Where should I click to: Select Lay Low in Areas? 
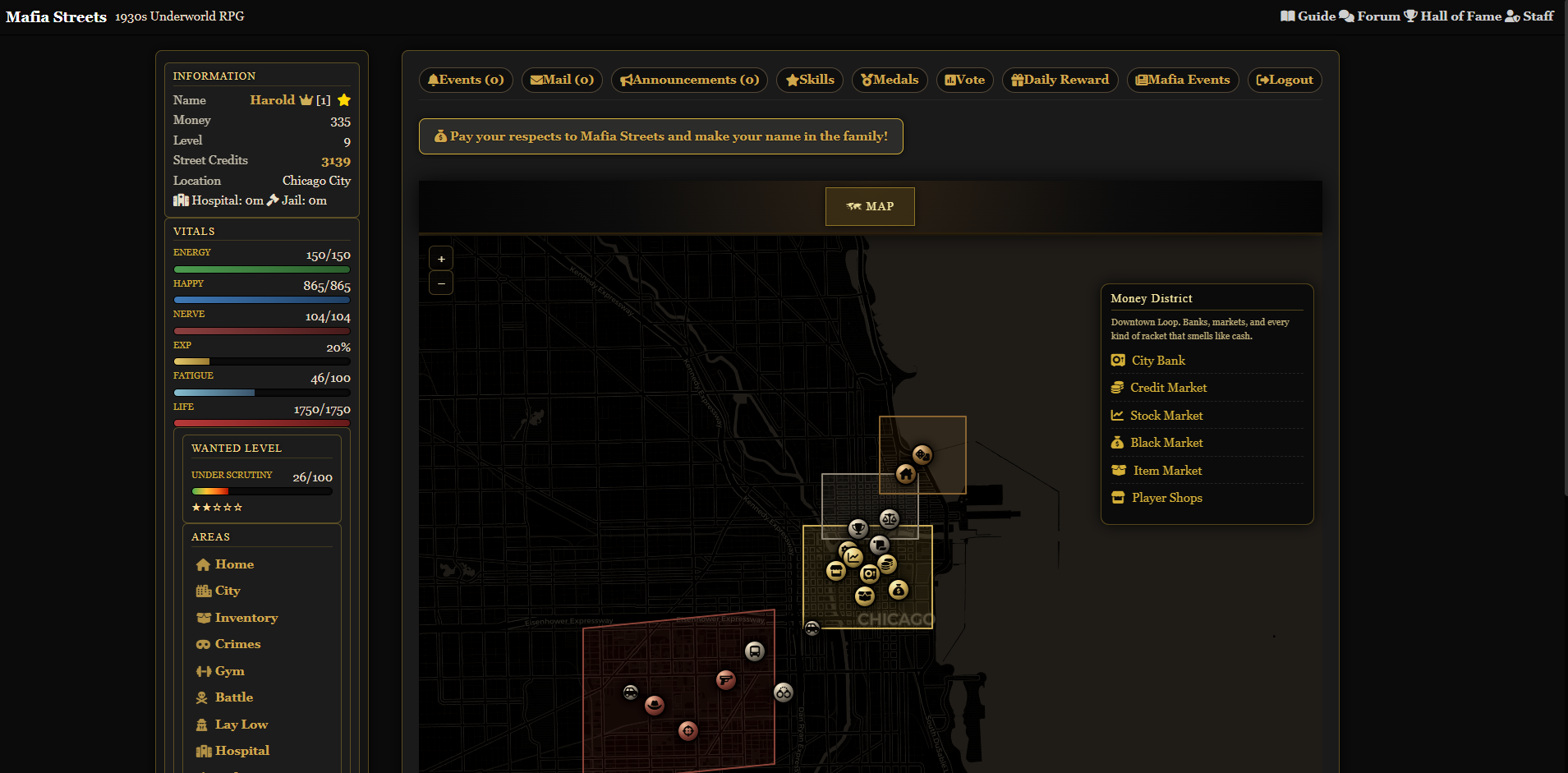pyautogui.click(x=241, y=725)
